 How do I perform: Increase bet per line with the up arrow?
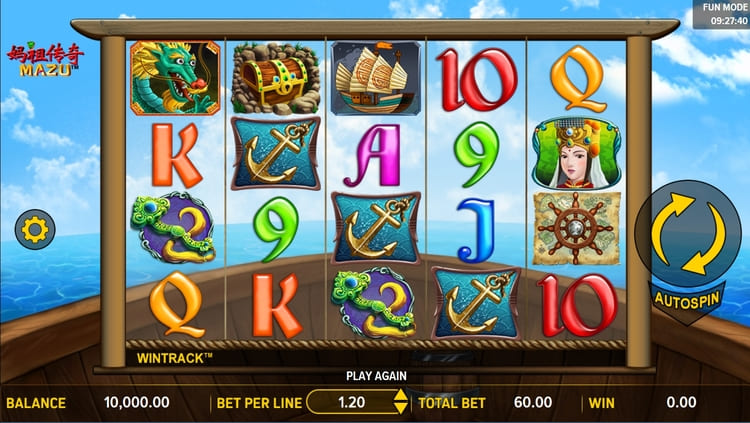click(401, 396)
